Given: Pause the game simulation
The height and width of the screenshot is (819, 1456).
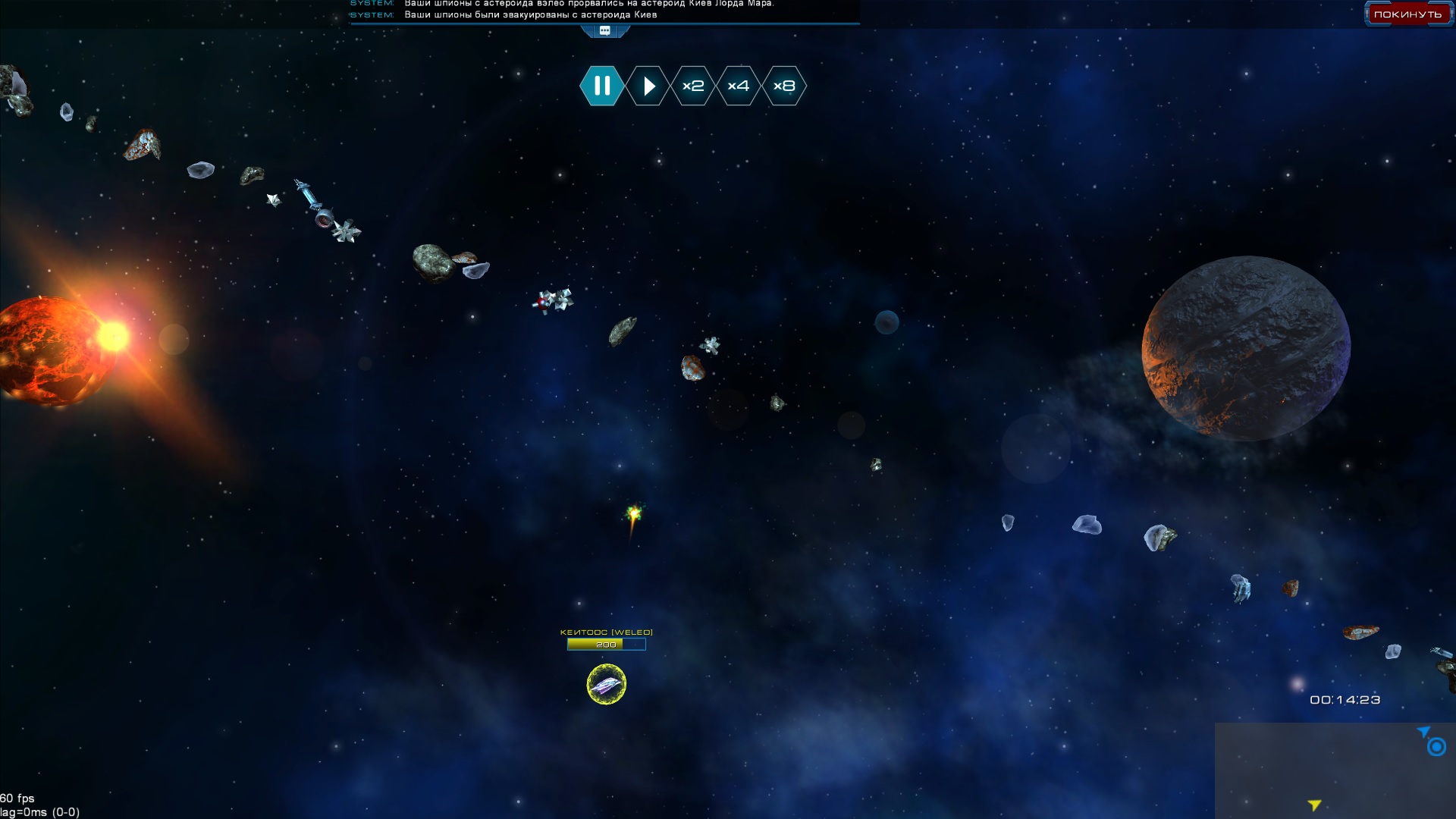Looking at the screenshot, I should (x=602, y=86).
